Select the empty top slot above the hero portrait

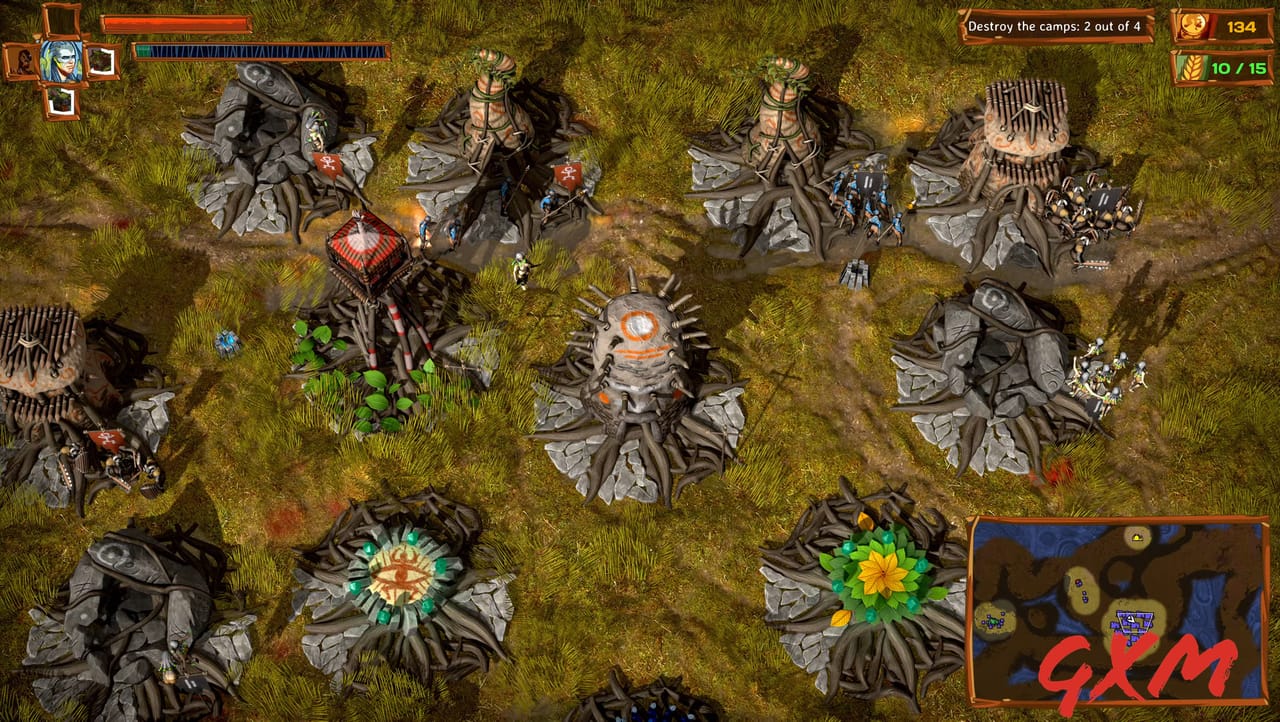tap(64, 18)
